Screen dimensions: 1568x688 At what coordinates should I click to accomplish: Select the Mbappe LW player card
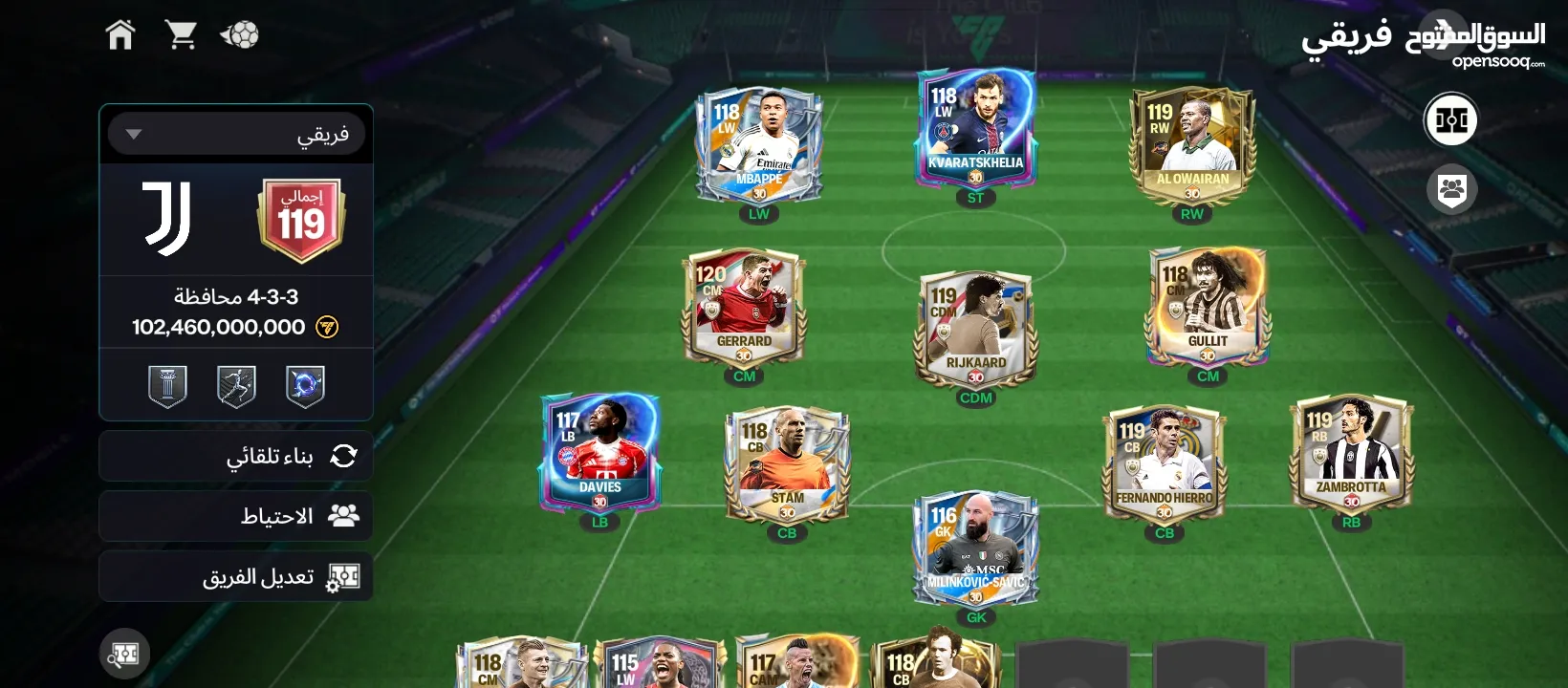(758, 145)
